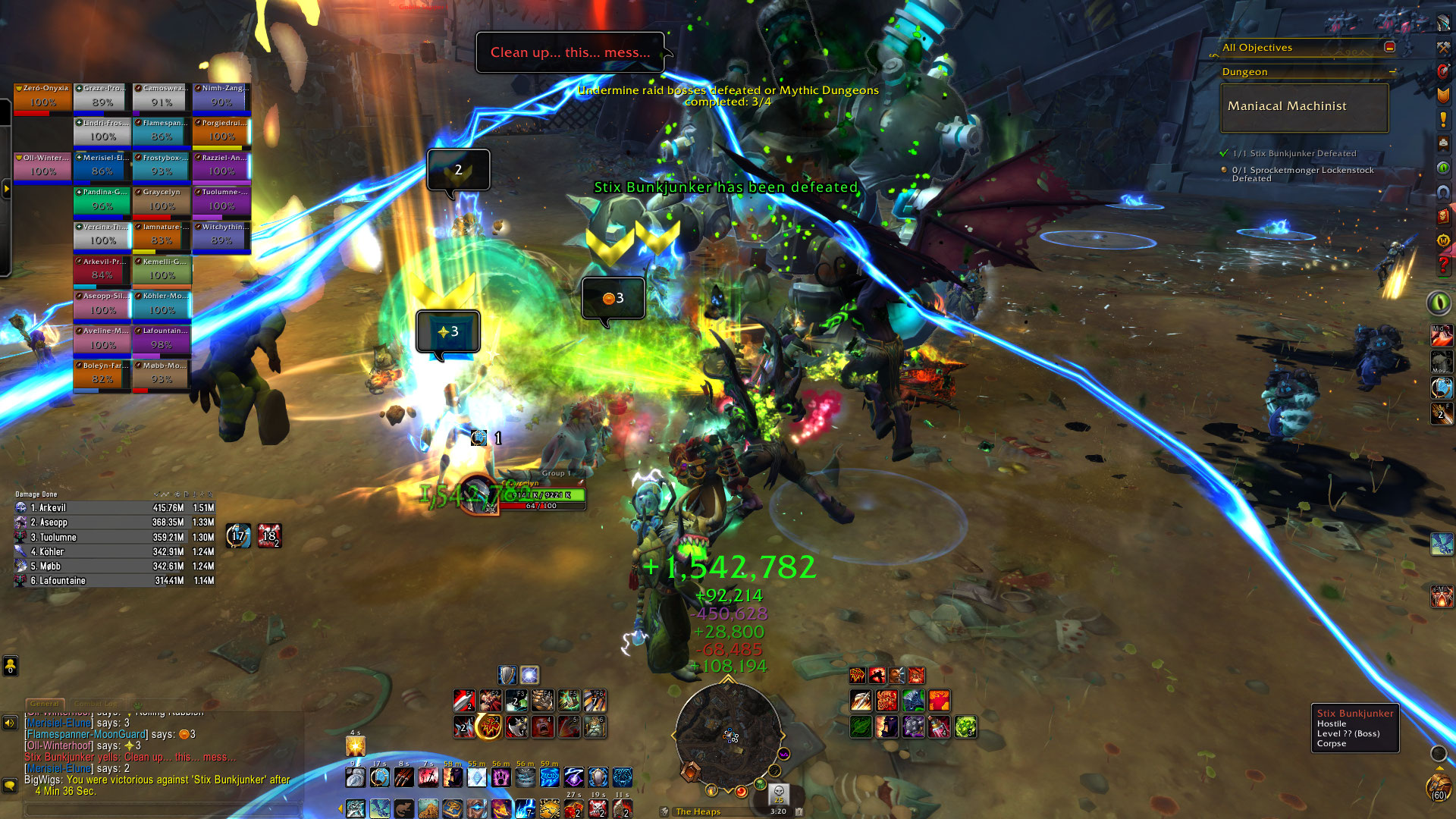
Task: Select Arkevil's row in the damage meter
Action: pos(114,508)
